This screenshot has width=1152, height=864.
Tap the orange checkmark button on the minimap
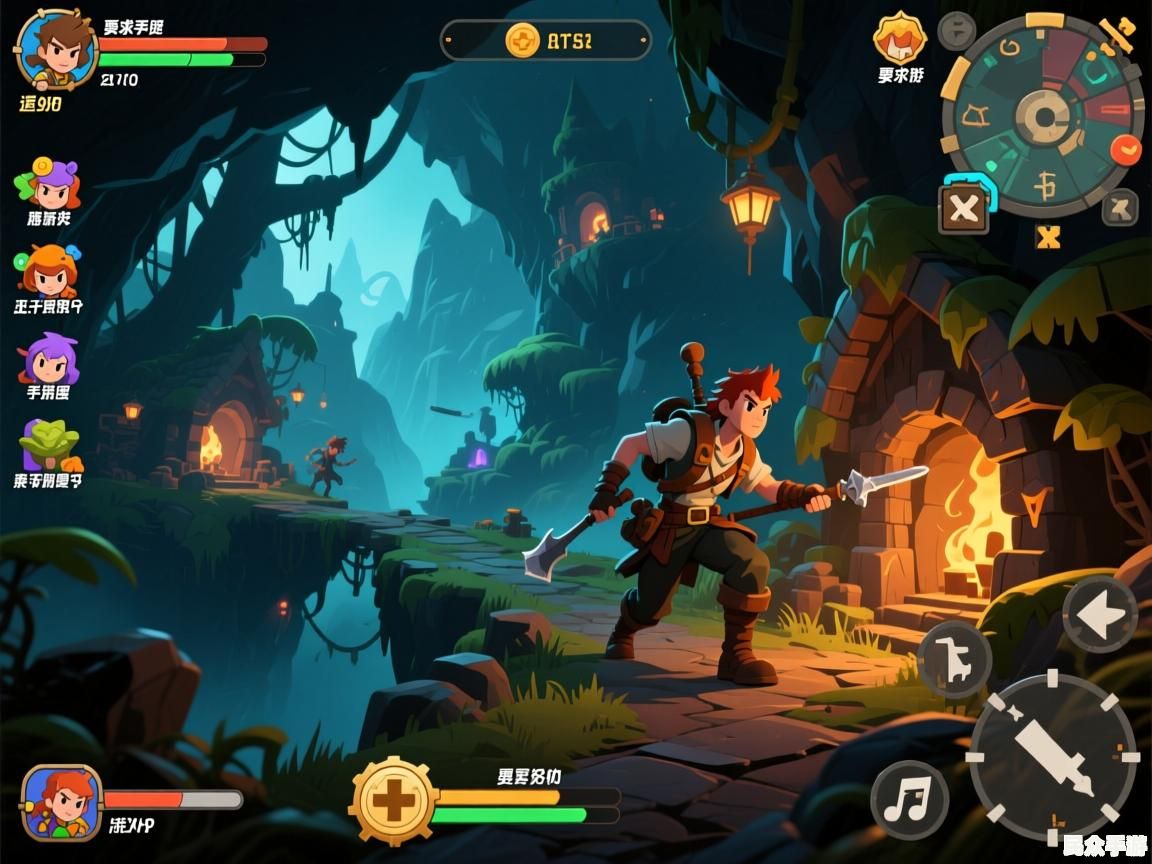click(x=1127, y=149)
